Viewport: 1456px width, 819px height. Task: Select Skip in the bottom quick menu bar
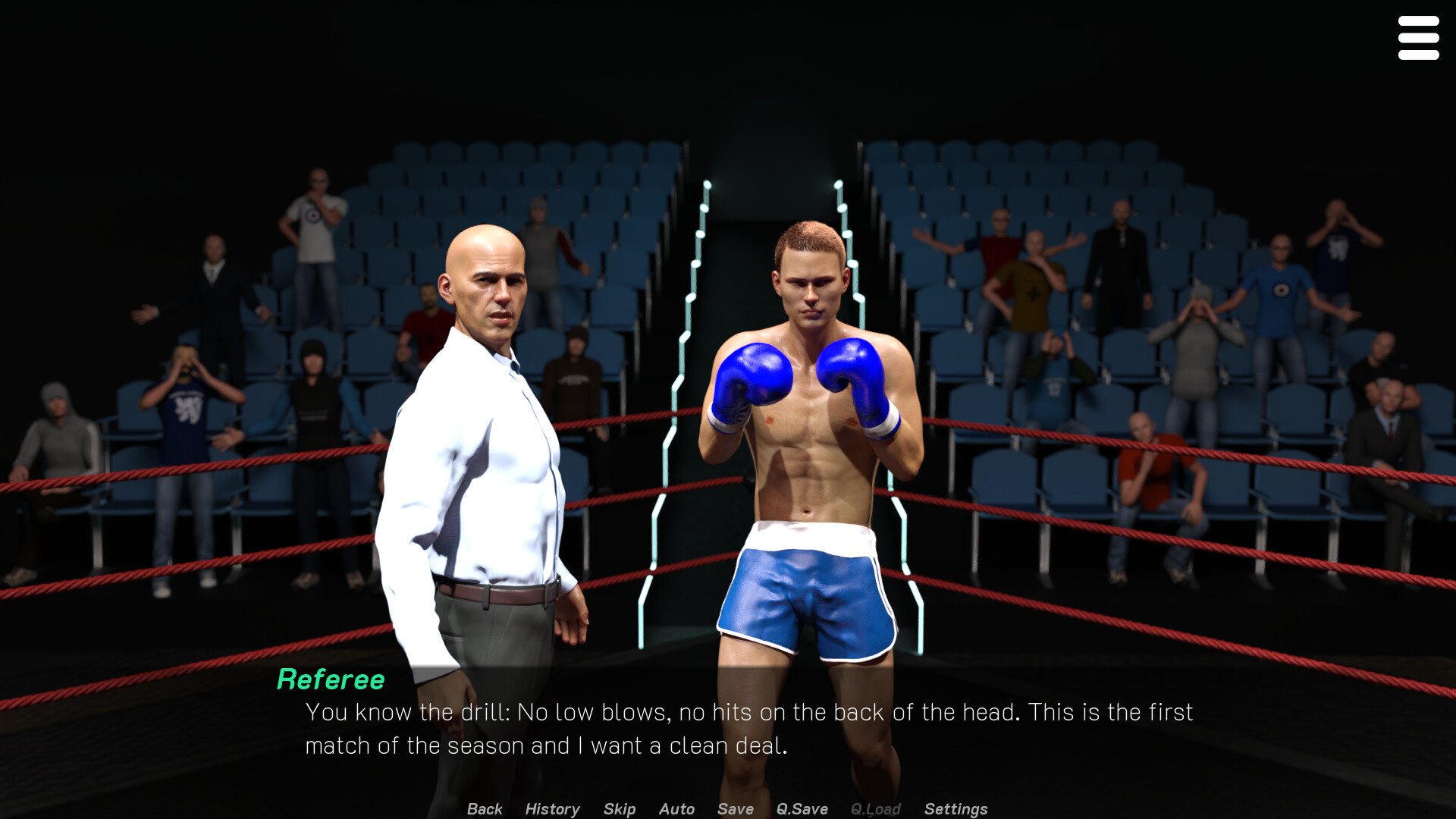pyautogui.click(x=619, y=809)
